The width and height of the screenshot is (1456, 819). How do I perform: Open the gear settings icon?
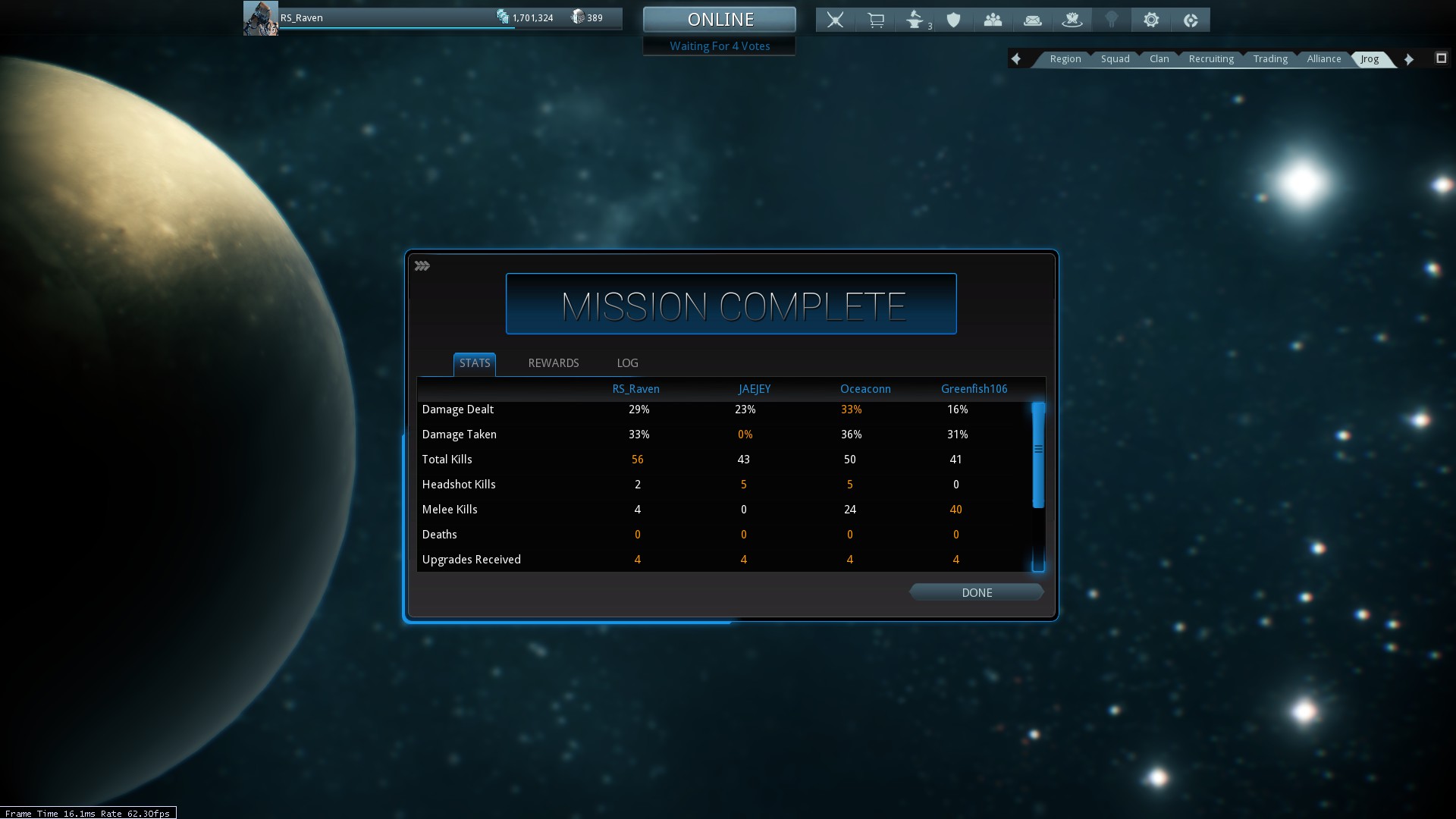click(1151, 20)
